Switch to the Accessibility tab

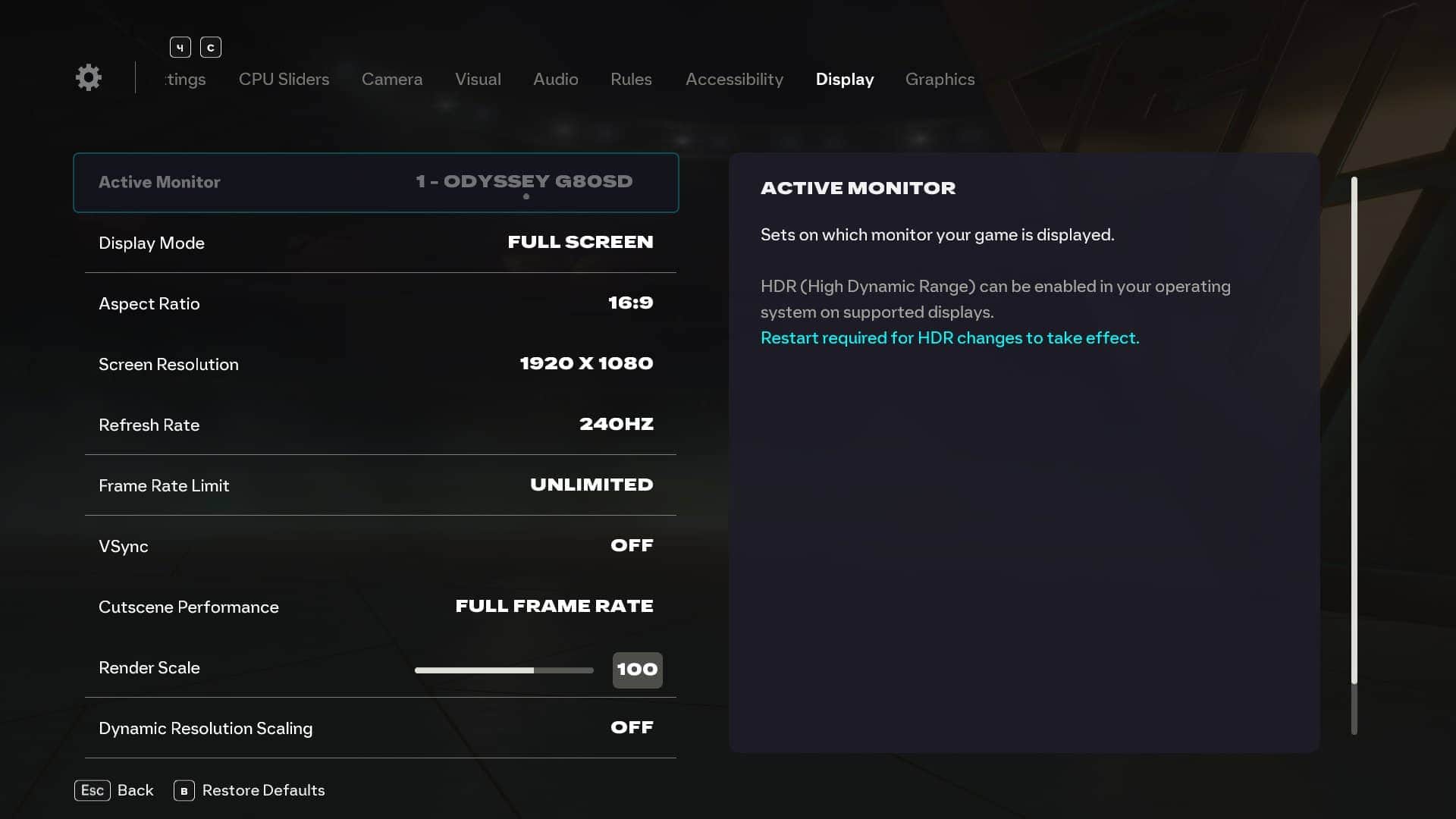(x=734, y=80)
